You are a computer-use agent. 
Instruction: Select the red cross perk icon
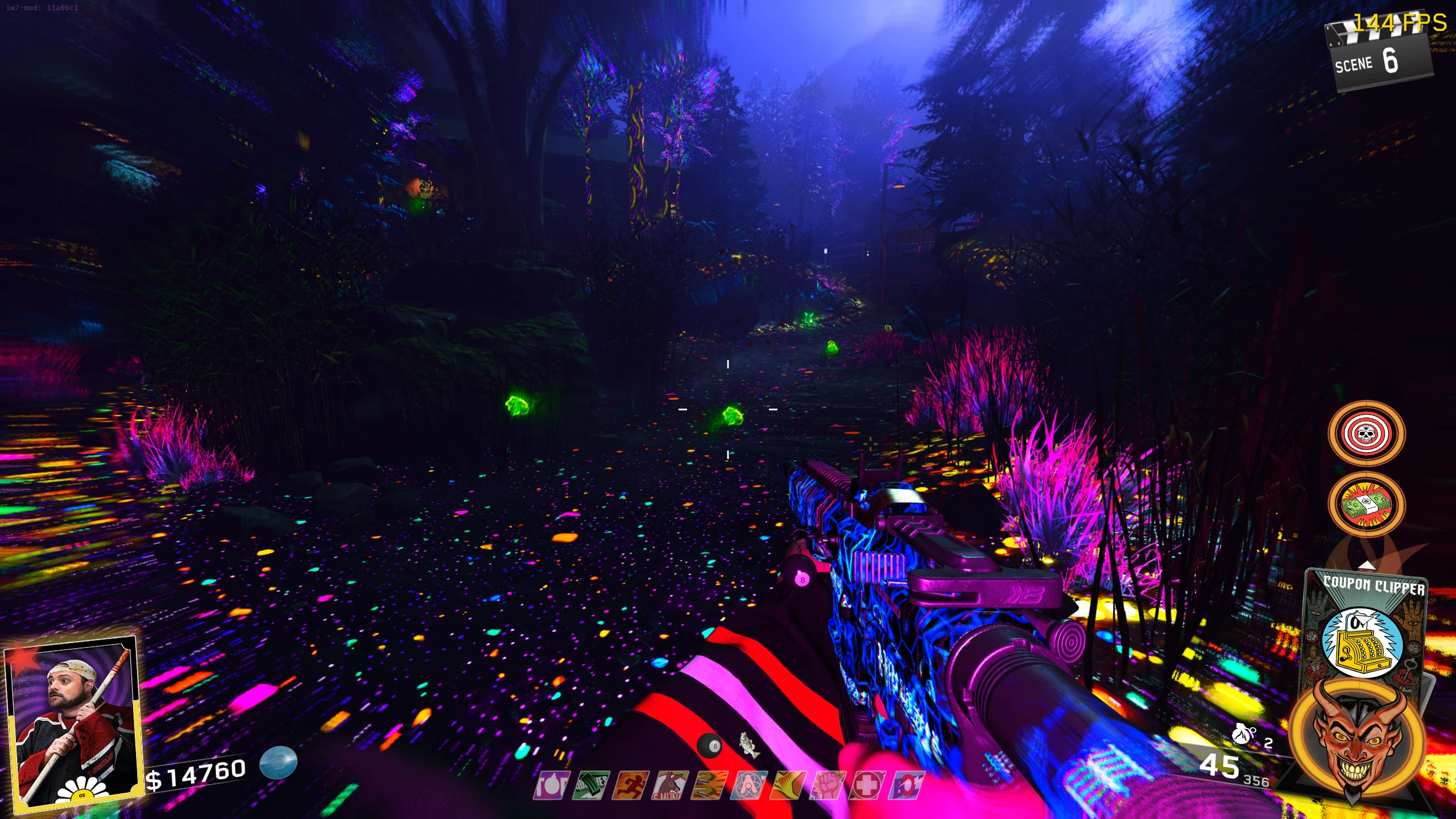867,785
